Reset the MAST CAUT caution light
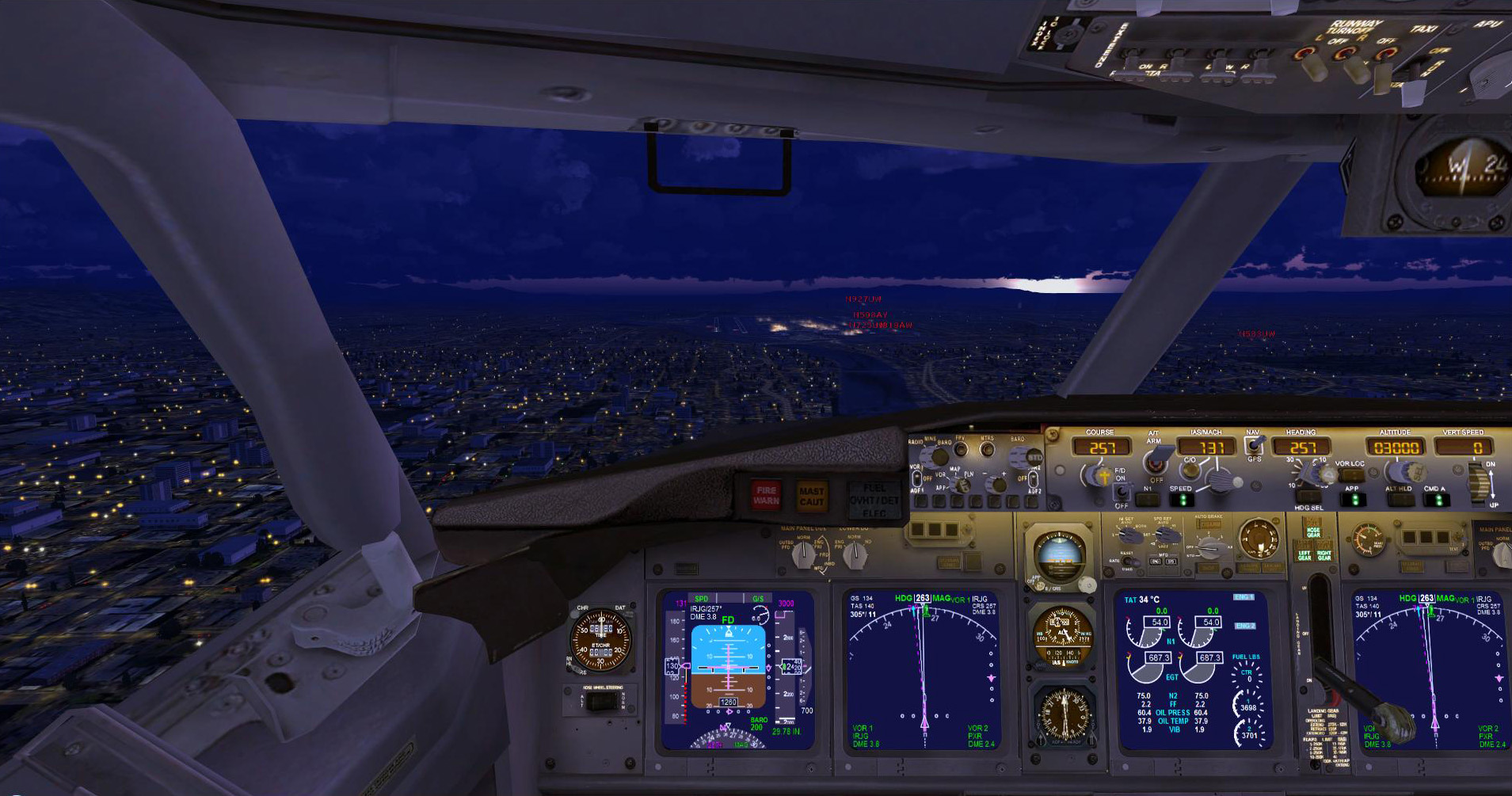The image size is (1512, 796). click(811, 497)
